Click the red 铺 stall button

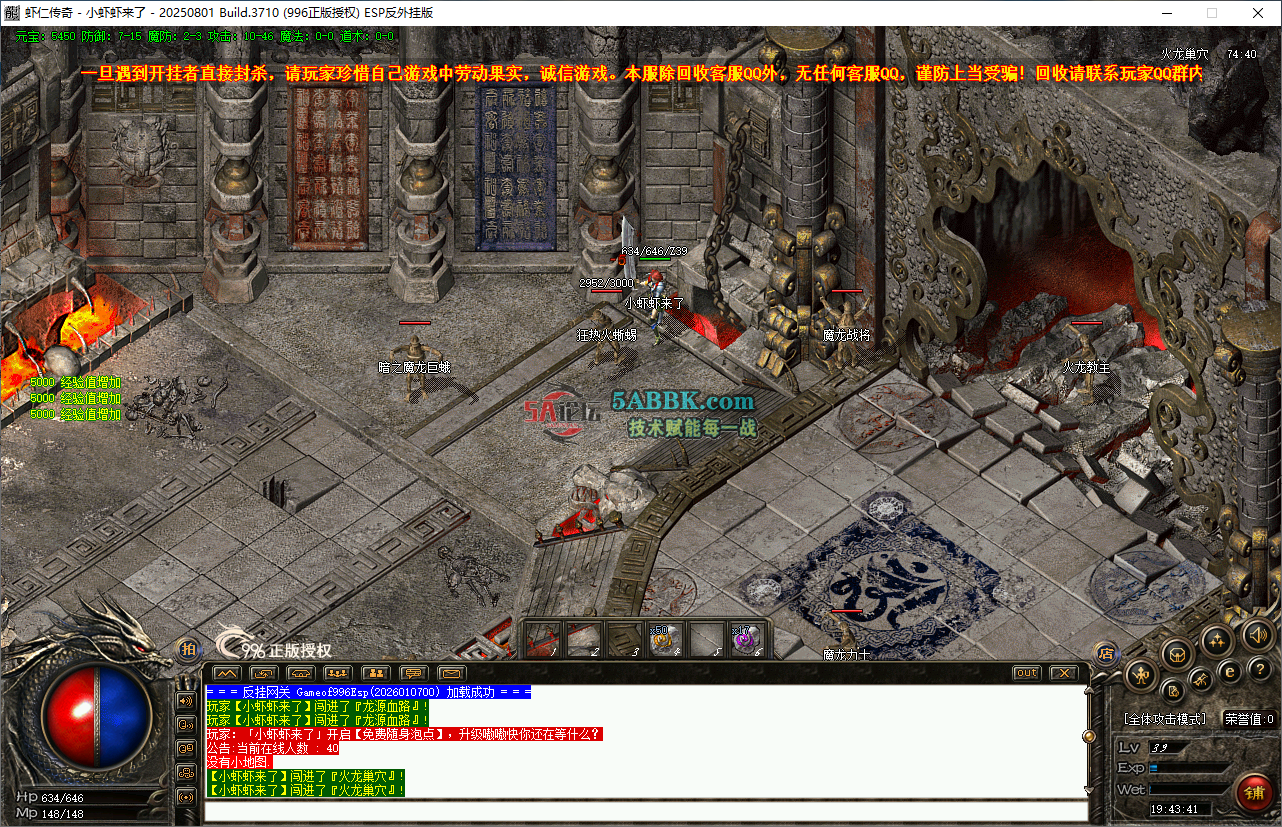[x=1254, y=793]
